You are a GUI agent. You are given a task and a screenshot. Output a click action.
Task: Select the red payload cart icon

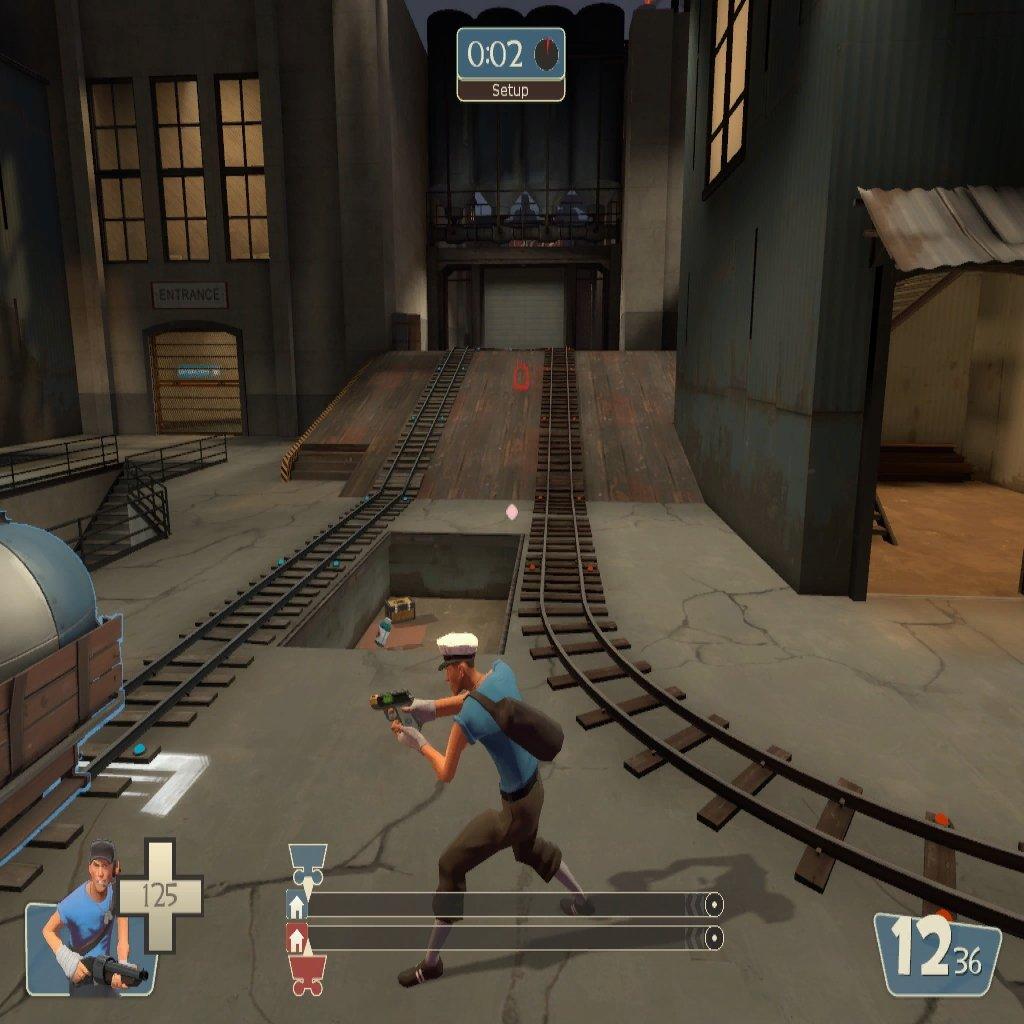click(307, 975)
